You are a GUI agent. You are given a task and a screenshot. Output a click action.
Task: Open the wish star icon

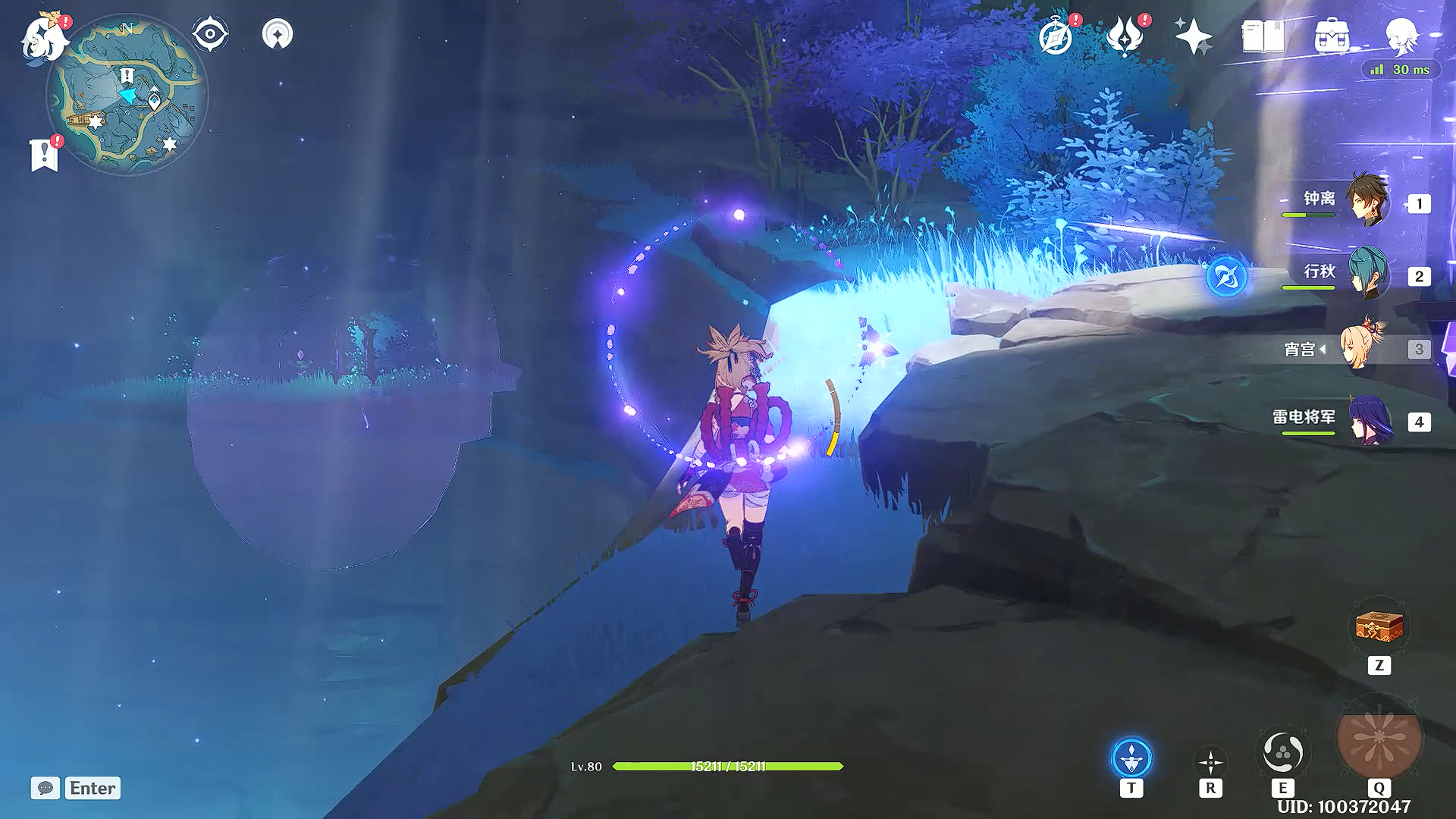1193,36
